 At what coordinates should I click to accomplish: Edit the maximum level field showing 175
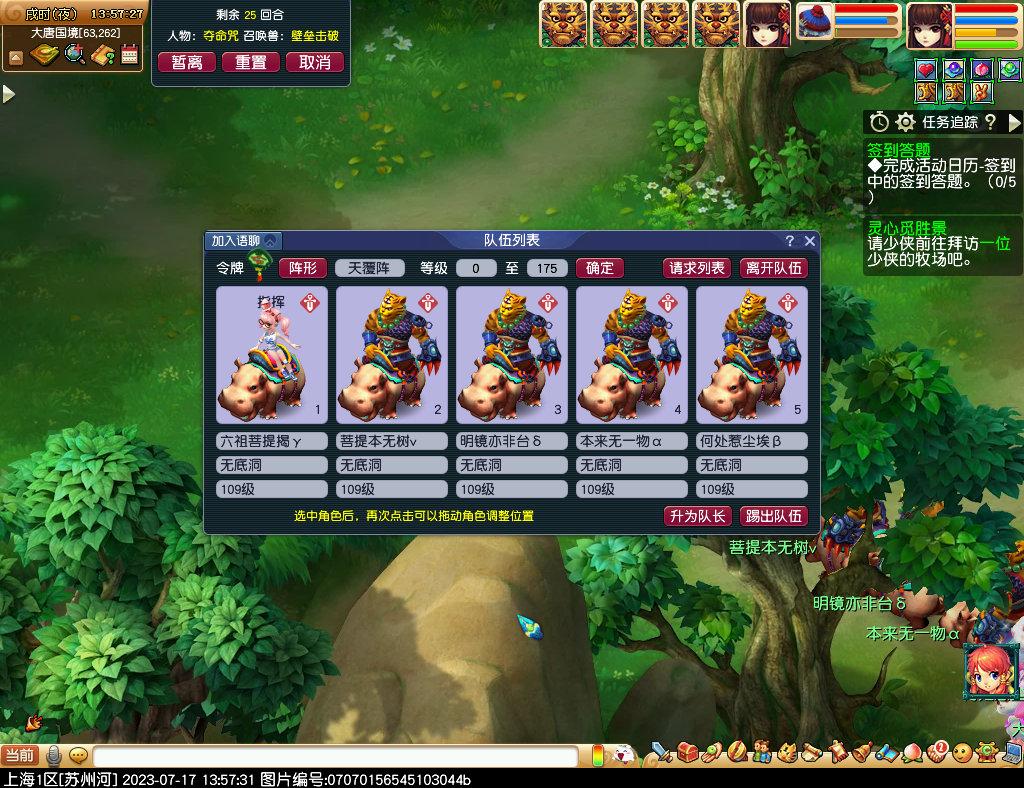point(547,268)
